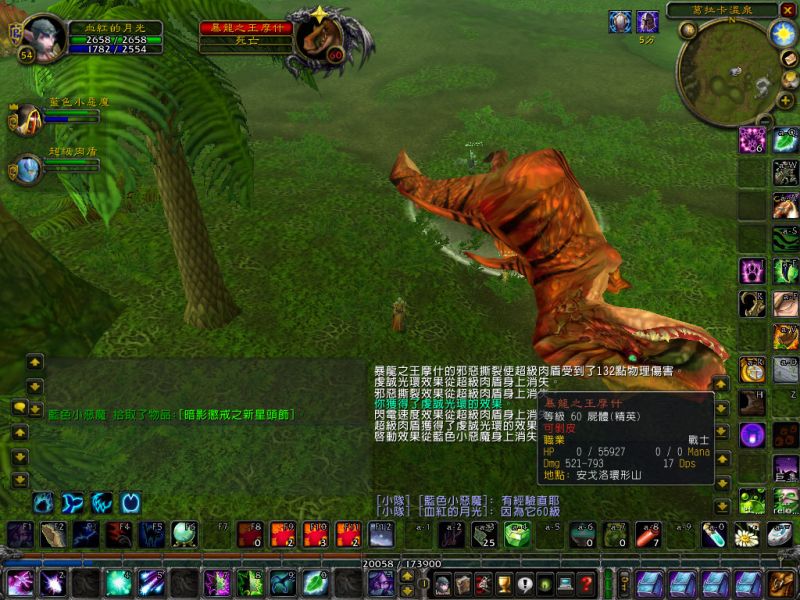Select party member 超級肉盾 portrait
This screenshot has height=600, width=800.
point(27,168)
